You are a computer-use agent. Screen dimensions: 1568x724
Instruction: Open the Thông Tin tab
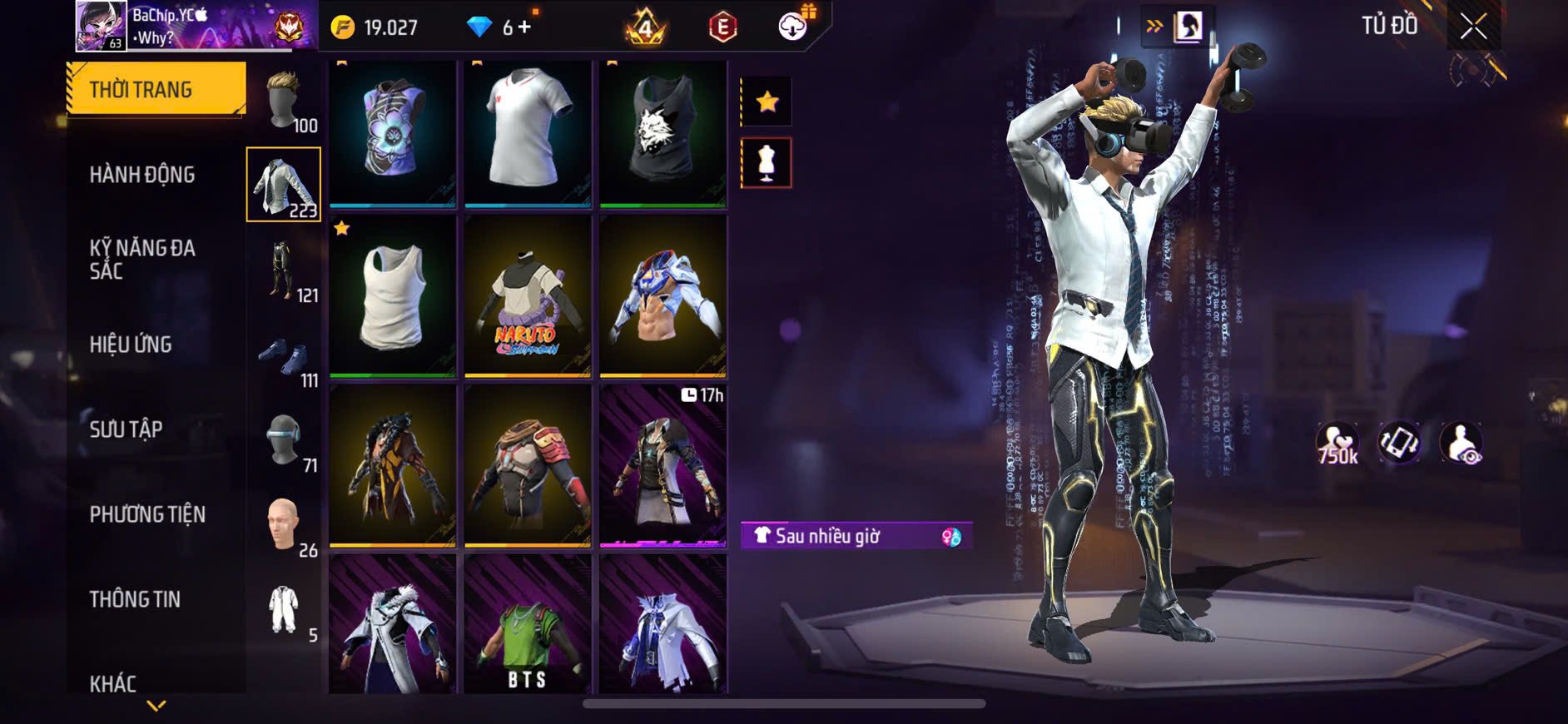135,599
